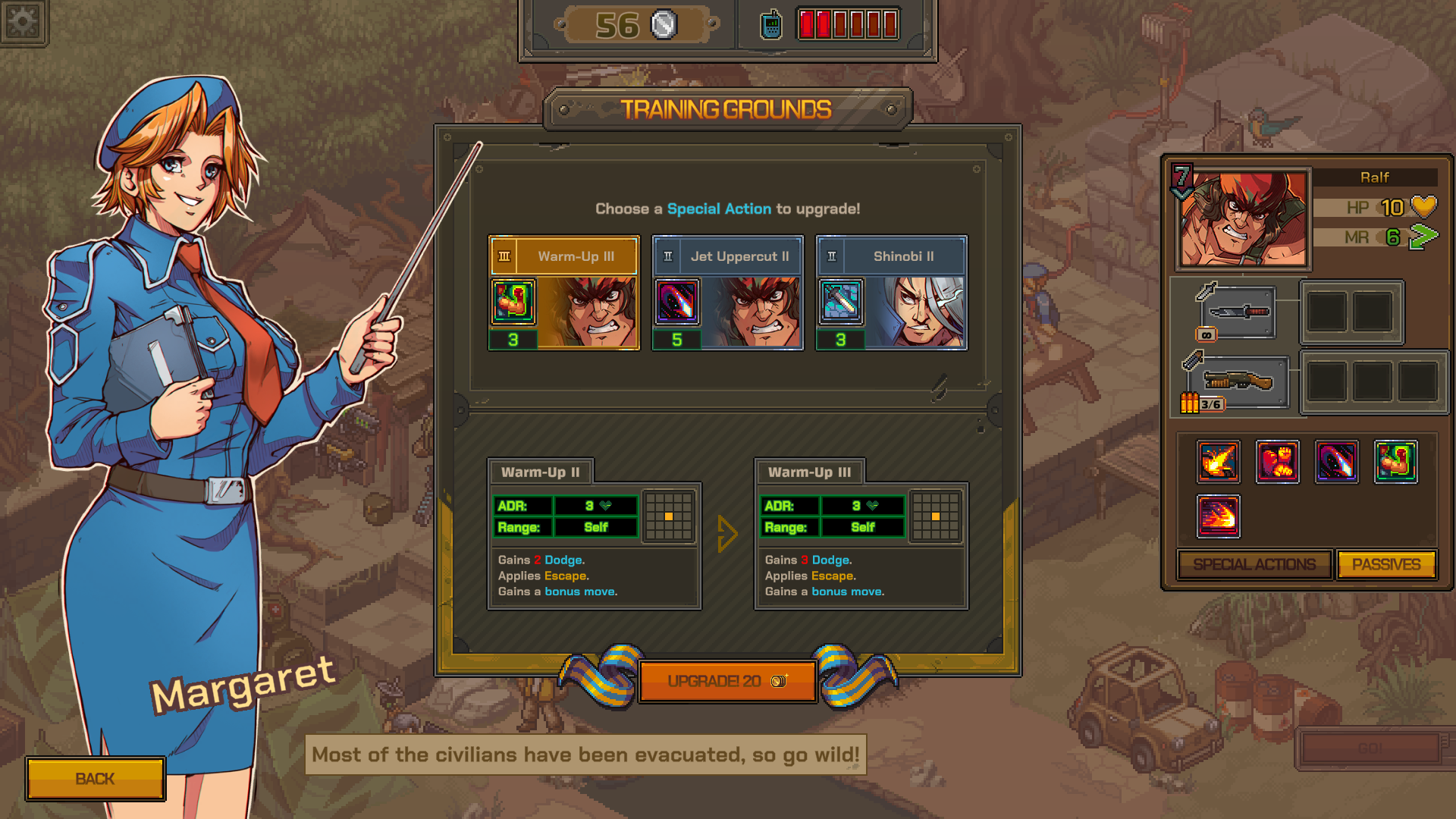Click the flame dash ability icon

pyautogui.click(x=1218, y=516)
